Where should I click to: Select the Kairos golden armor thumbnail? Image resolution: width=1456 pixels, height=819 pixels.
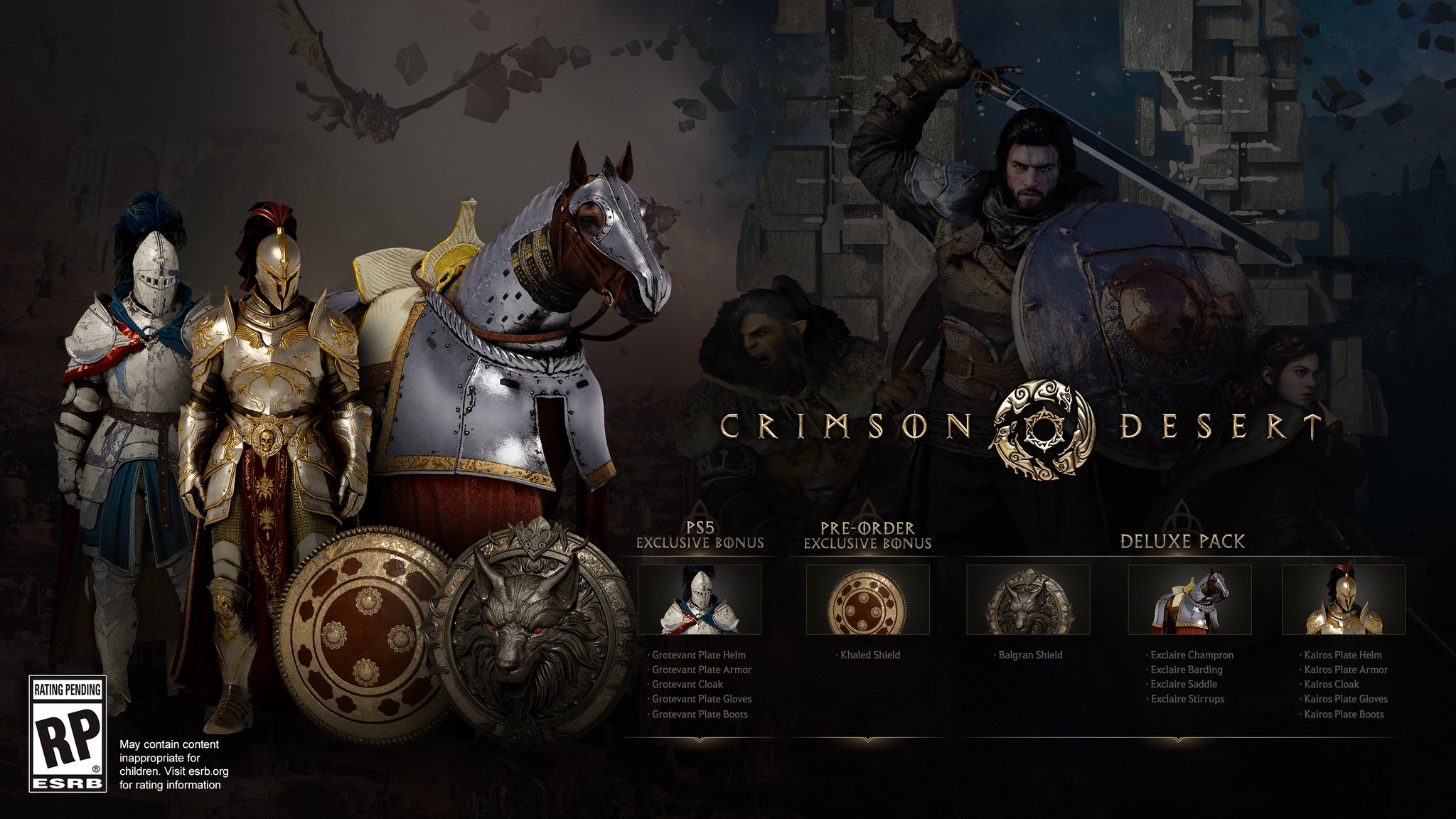tap(1343, 599)
